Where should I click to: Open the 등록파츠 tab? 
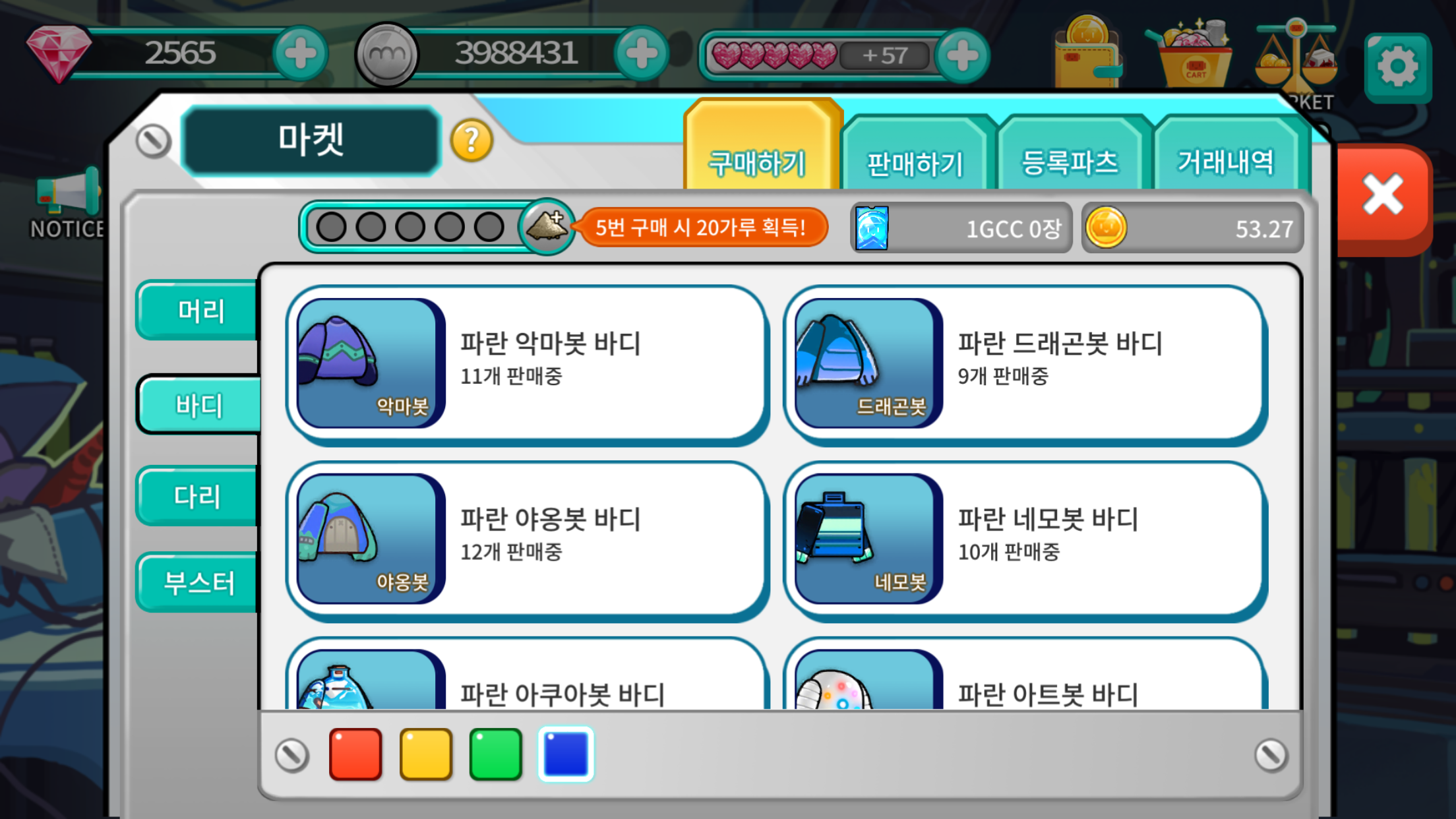click(x=1071, y=158)
